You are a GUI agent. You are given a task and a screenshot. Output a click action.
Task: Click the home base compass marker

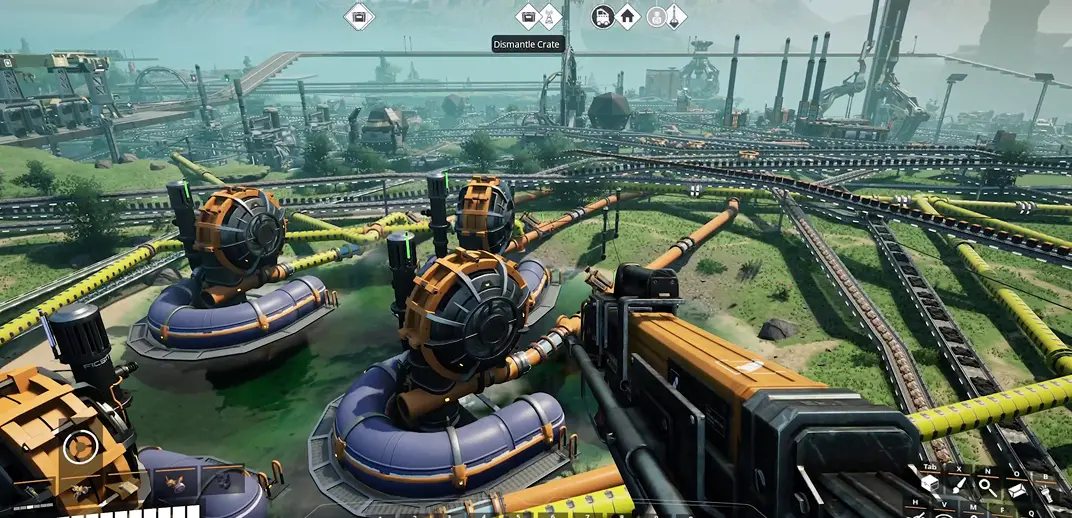(627, 17)
